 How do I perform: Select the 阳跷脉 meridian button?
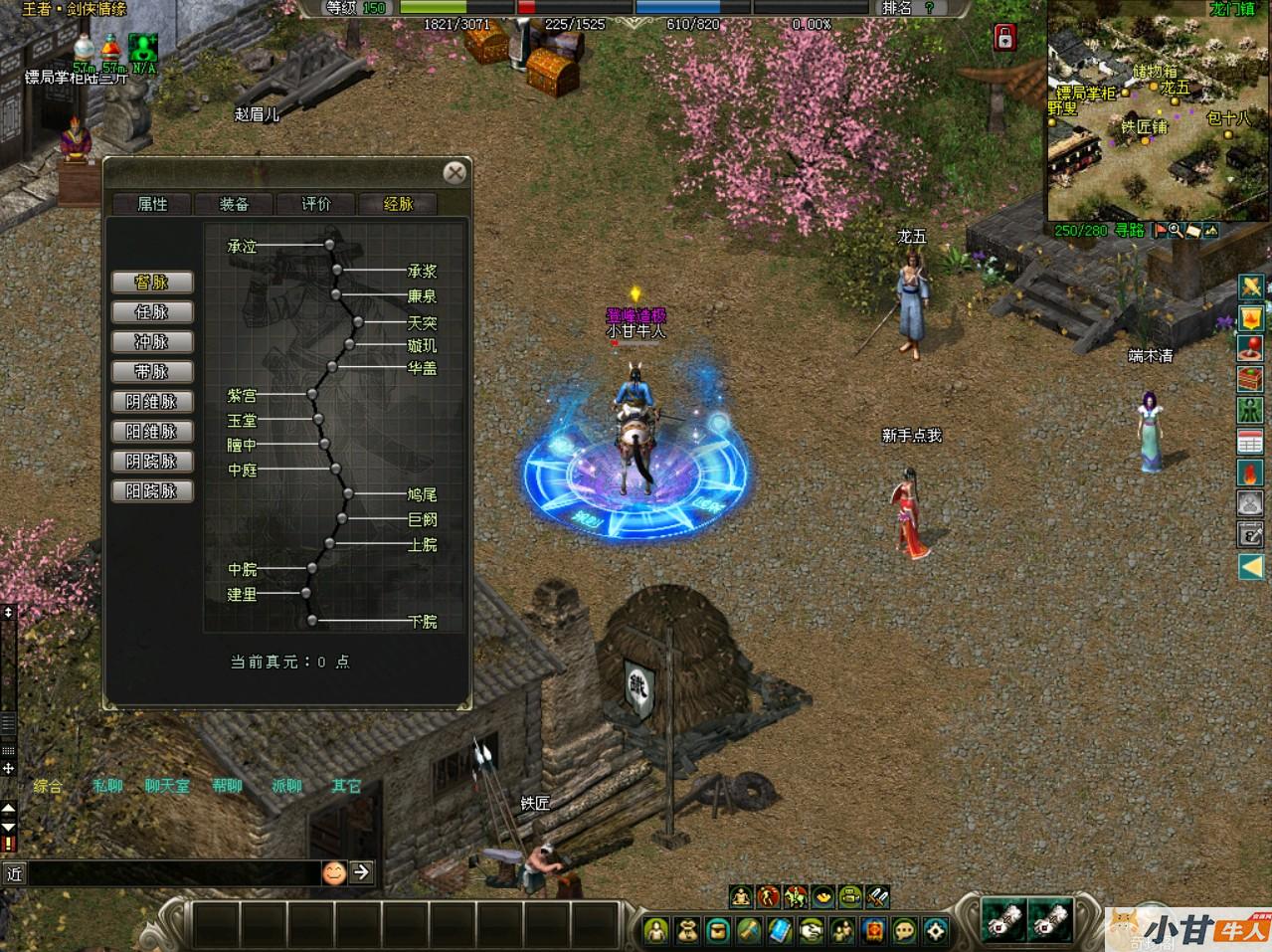coord(152,491)
